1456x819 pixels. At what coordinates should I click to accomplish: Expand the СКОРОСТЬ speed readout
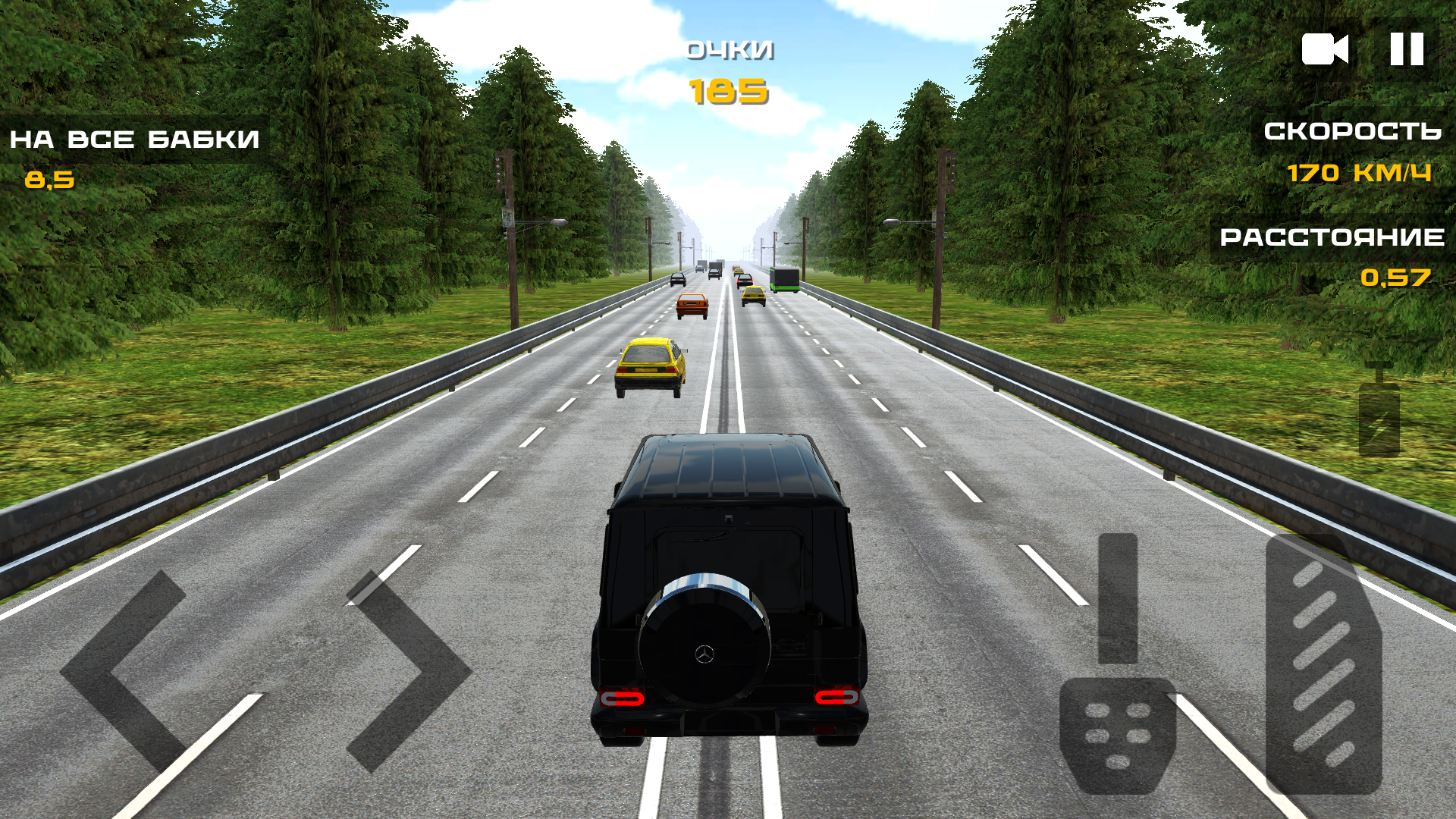click(1352, 133)
